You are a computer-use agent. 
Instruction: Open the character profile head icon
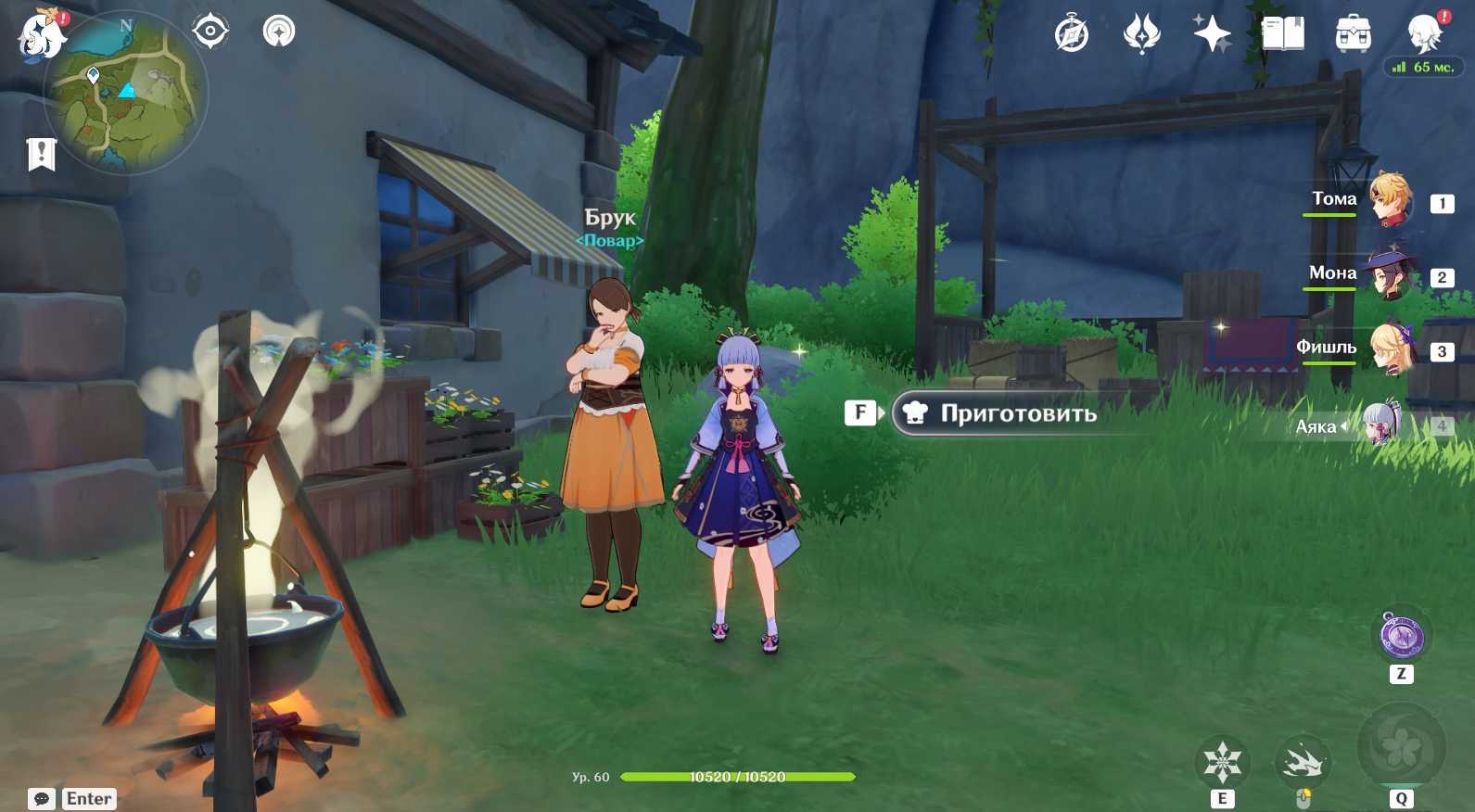tap(1424, 35)
